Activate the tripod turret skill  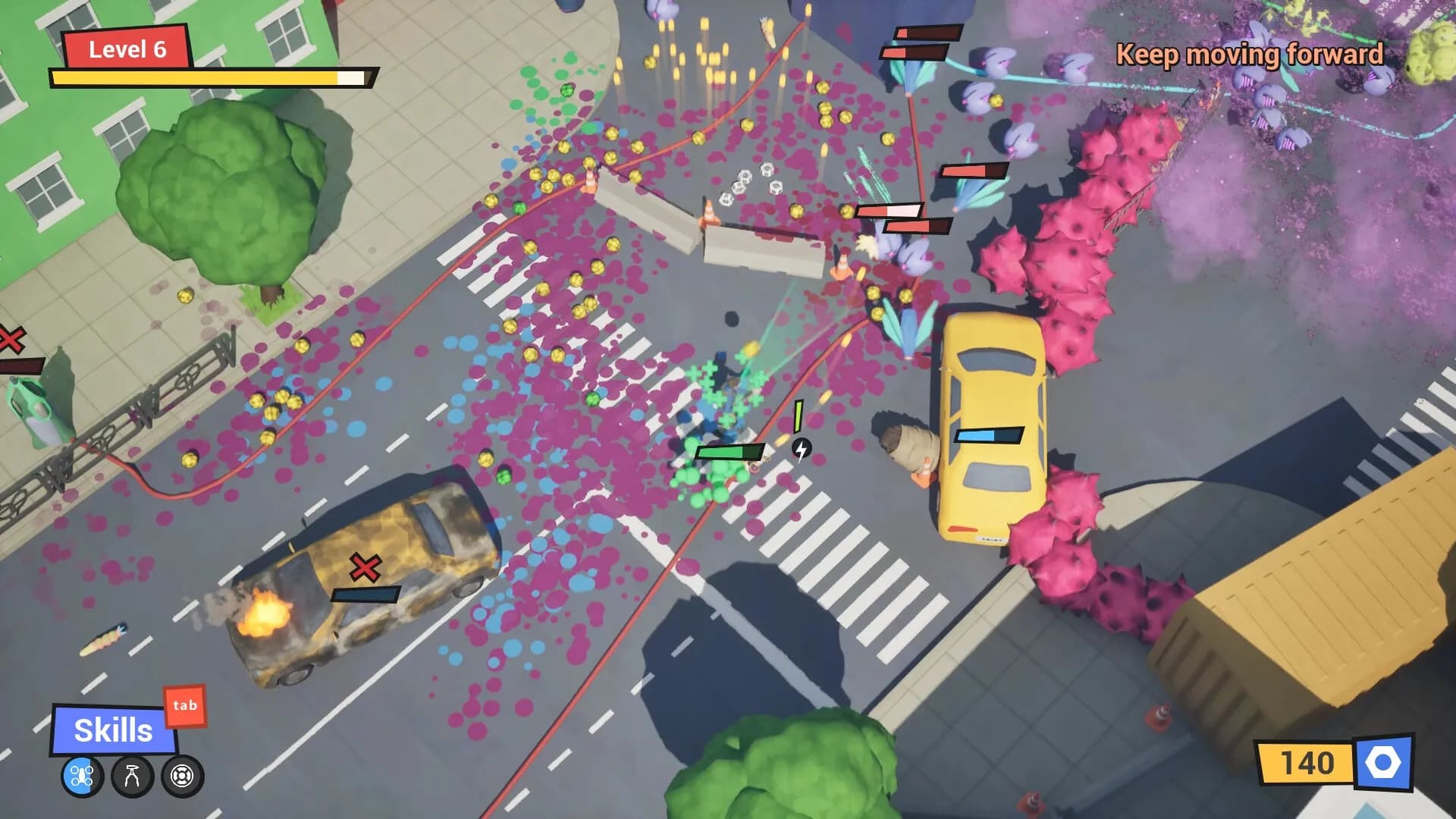[x=130, y=775]
